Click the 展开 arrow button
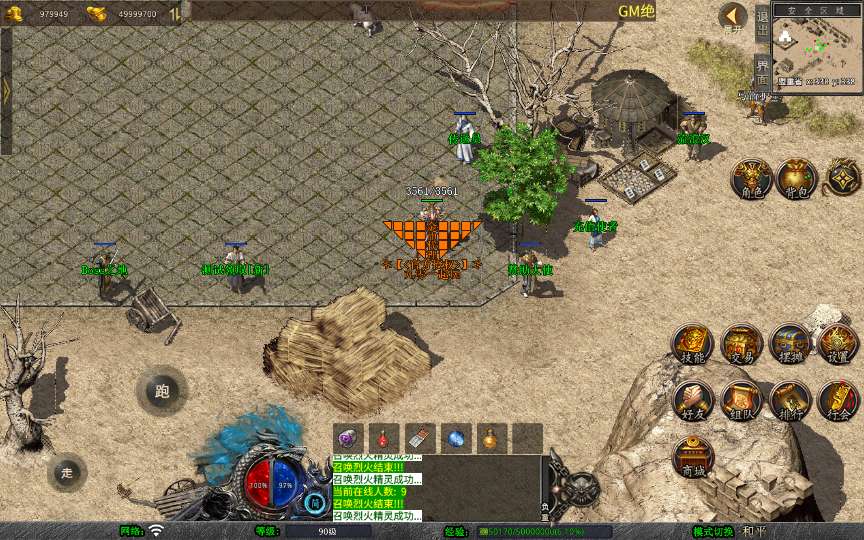This screenshot has width=864, height=540. tap(733, 17)
